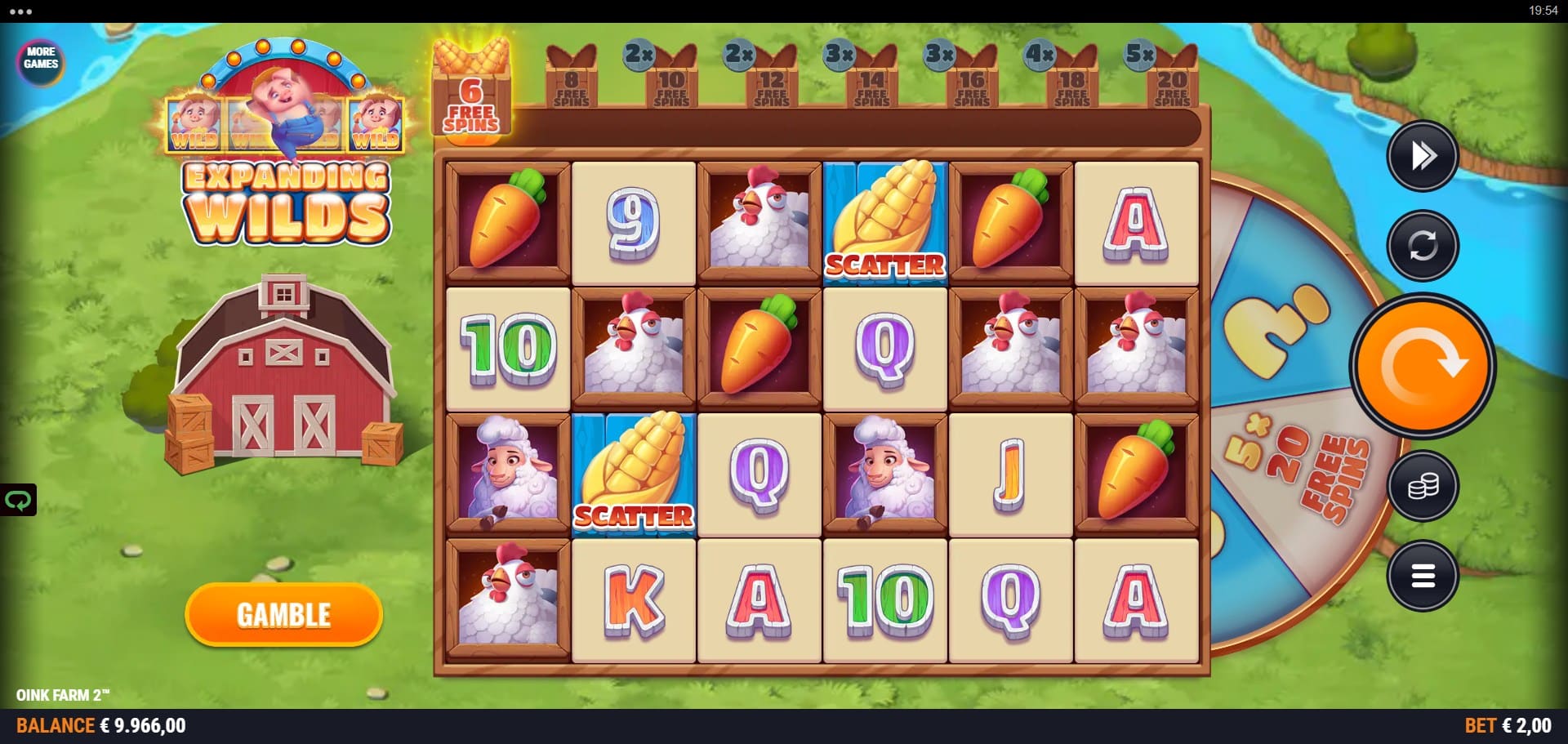Activate the fast-forward turbo spin button
This screenshot has height=744, width=1568.
(x=1422, y=155)
